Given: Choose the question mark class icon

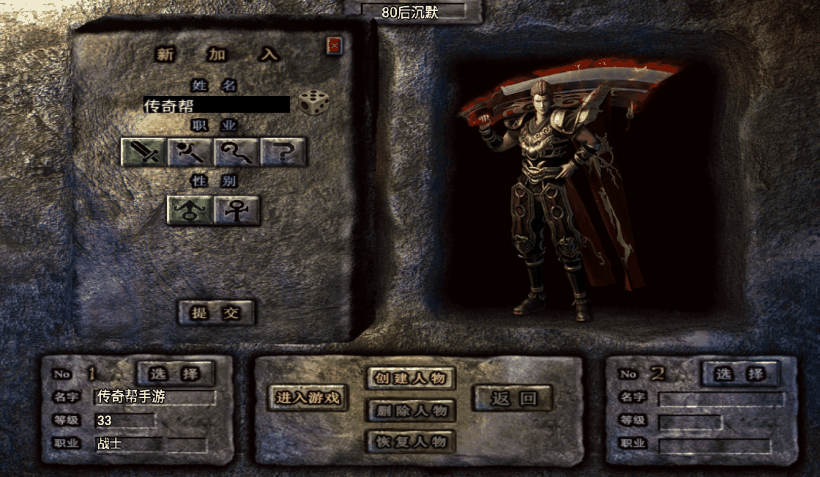Looking at the screenshot, I should tap(283, 152).
